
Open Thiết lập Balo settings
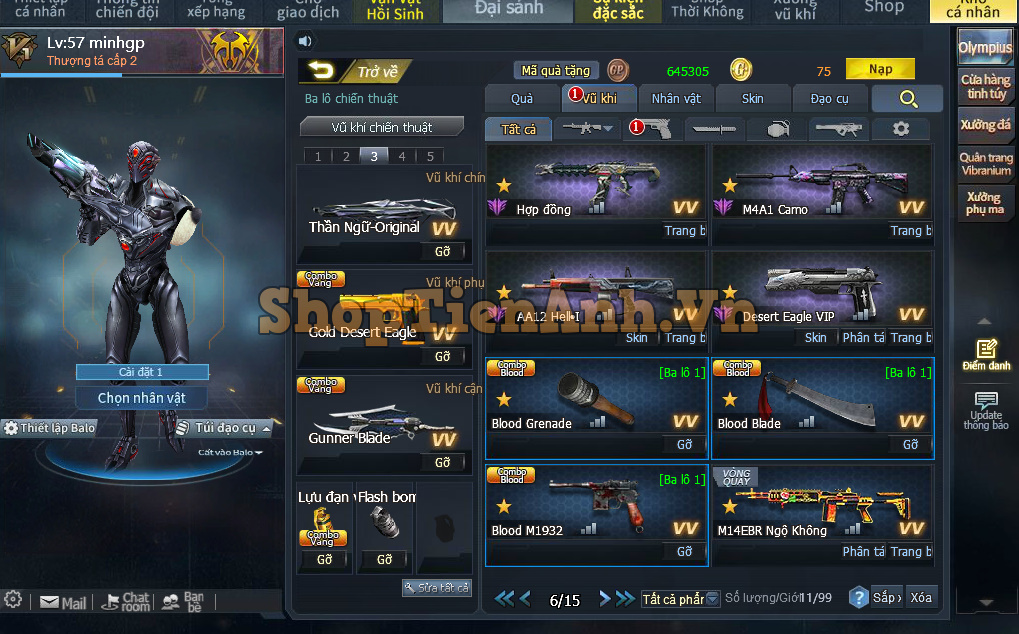(50, 428)
